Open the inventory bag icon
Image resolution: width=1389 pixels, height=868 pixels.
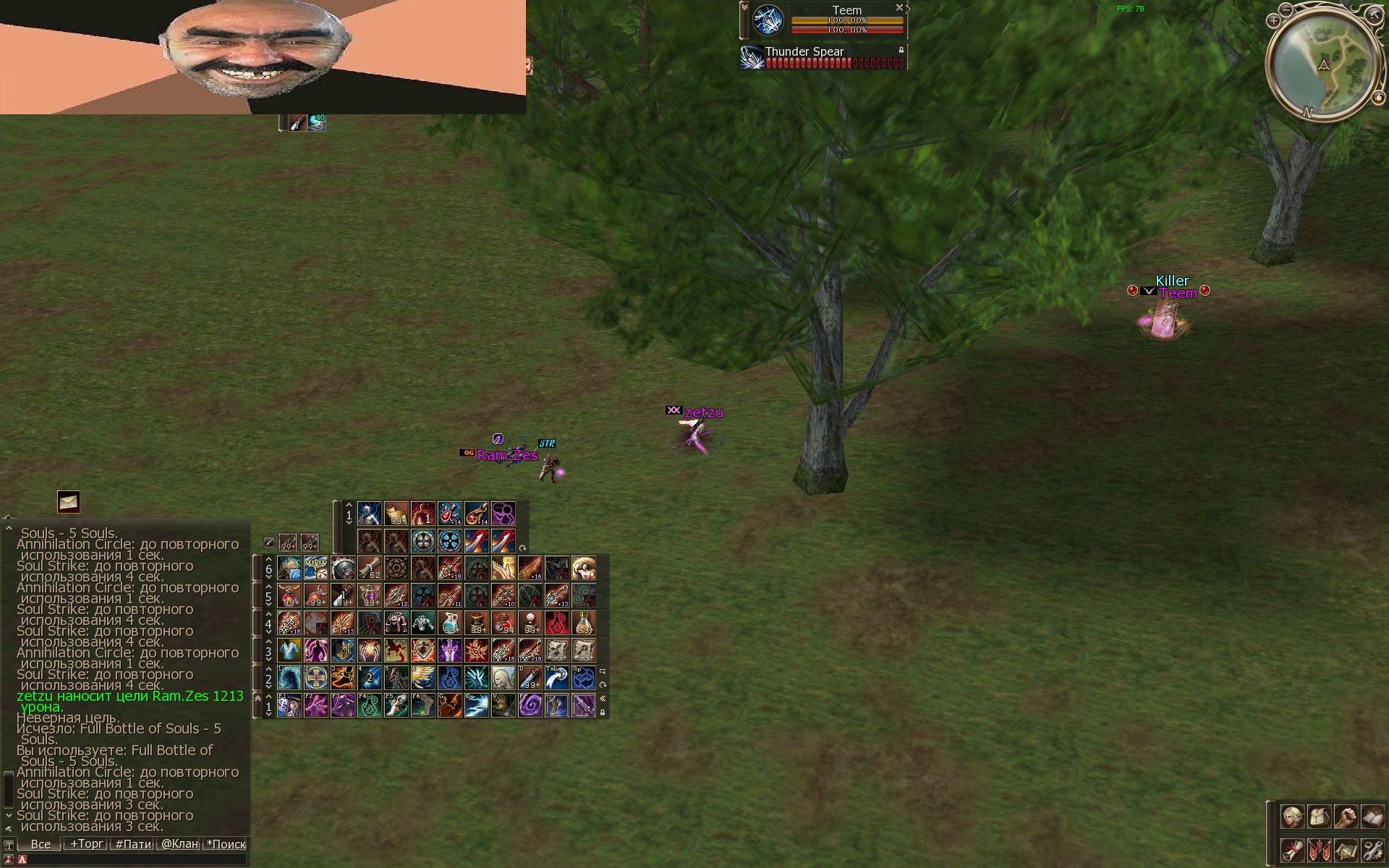click(x=1319, y=817)
